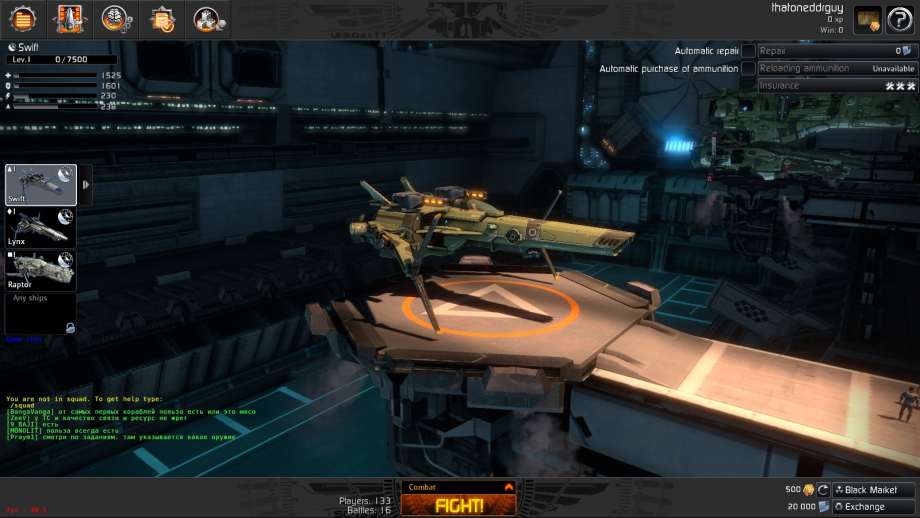Select the Swift ship slot
Image resolution: width=920 pixels, height=518 pixels.
(41, 185)
